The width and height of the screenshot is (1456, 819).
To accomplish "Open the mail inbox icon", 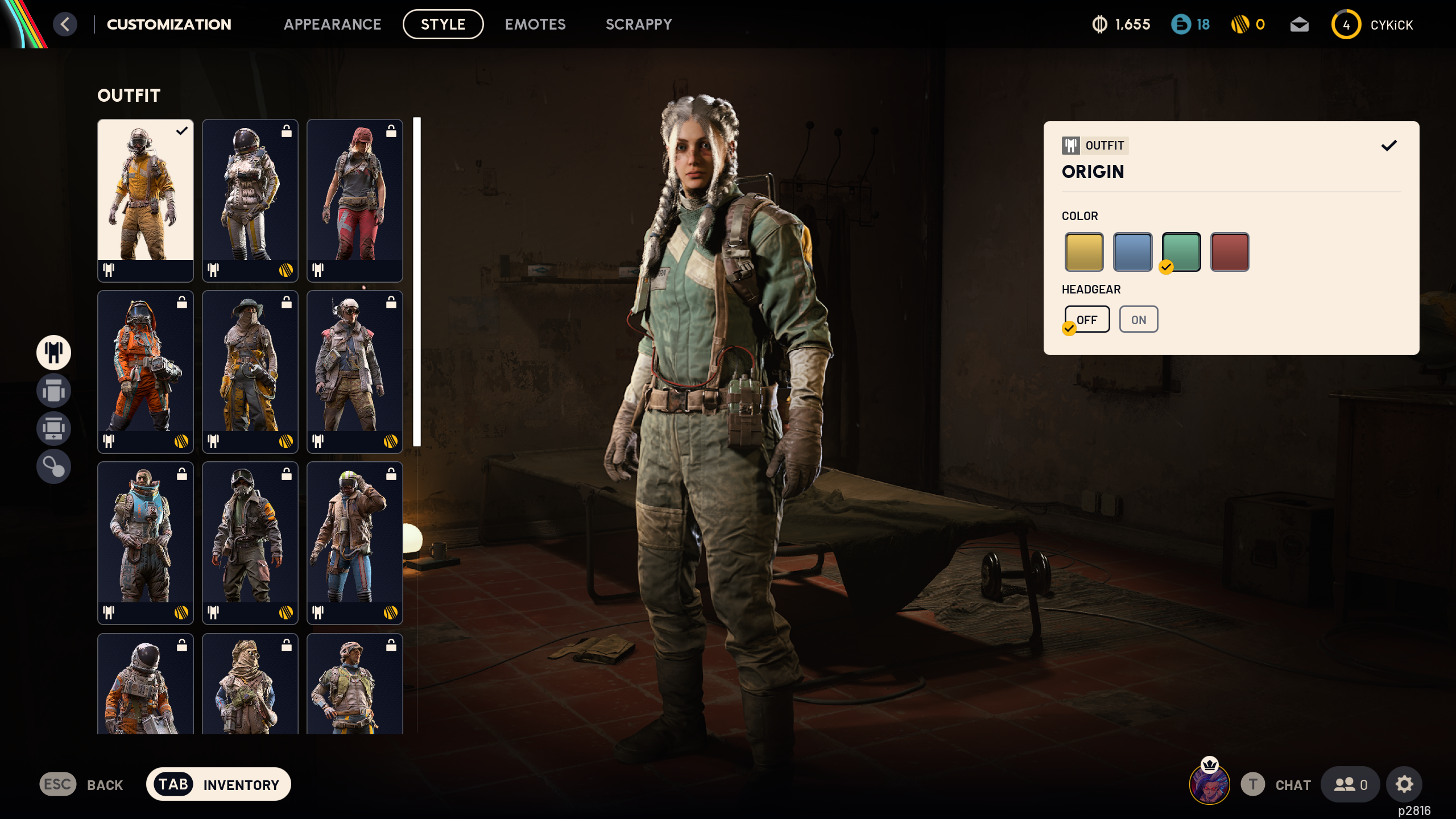I will coord(1299,24).
